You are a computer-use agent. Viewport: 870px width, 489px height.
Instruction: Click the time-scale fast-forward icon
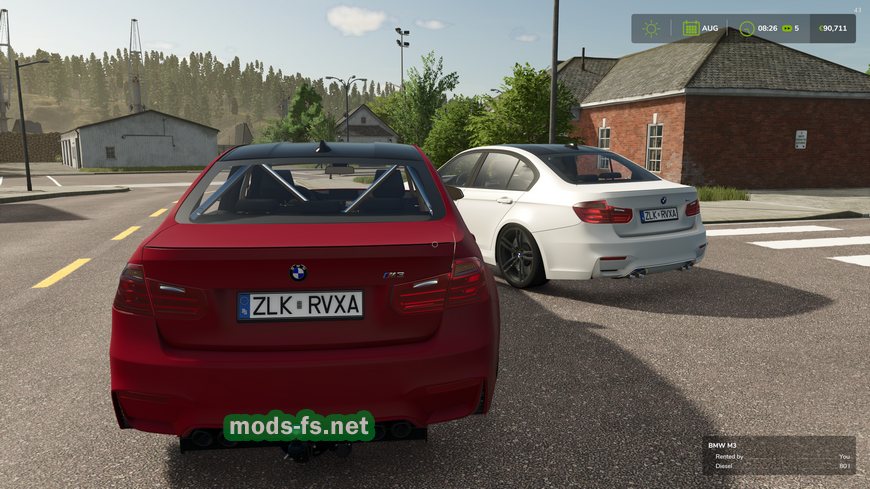click(x=787, y=28)
